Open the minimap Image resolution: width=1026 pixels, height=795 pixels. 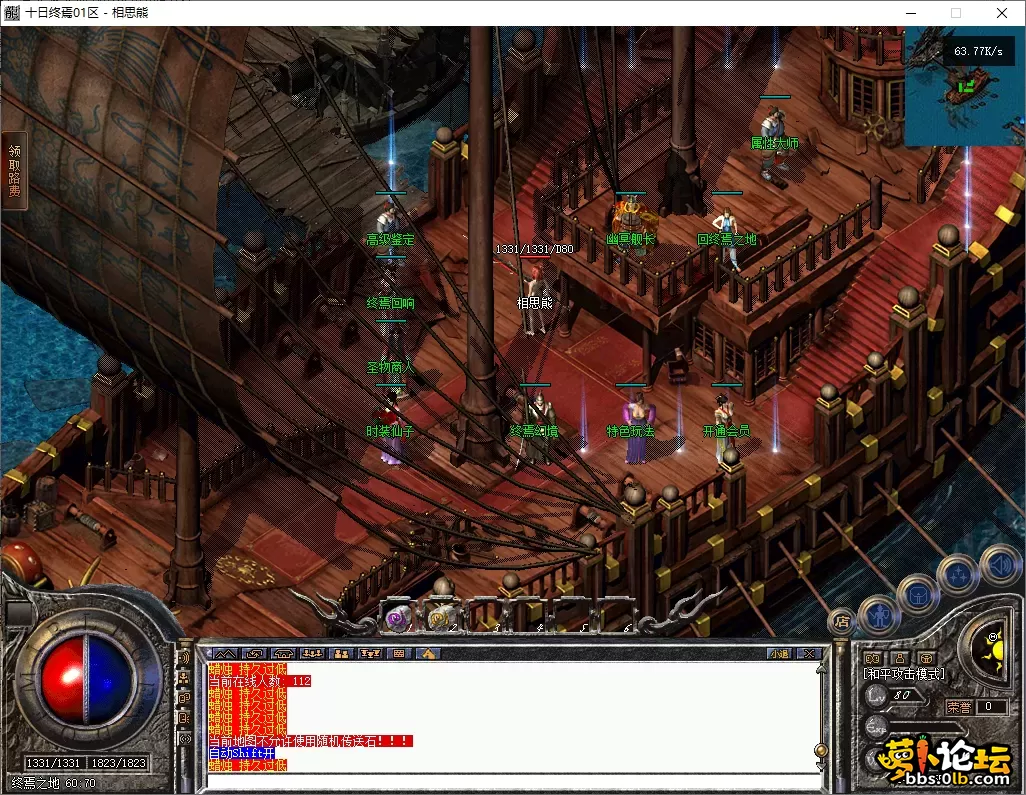click(x=963, y=86)
